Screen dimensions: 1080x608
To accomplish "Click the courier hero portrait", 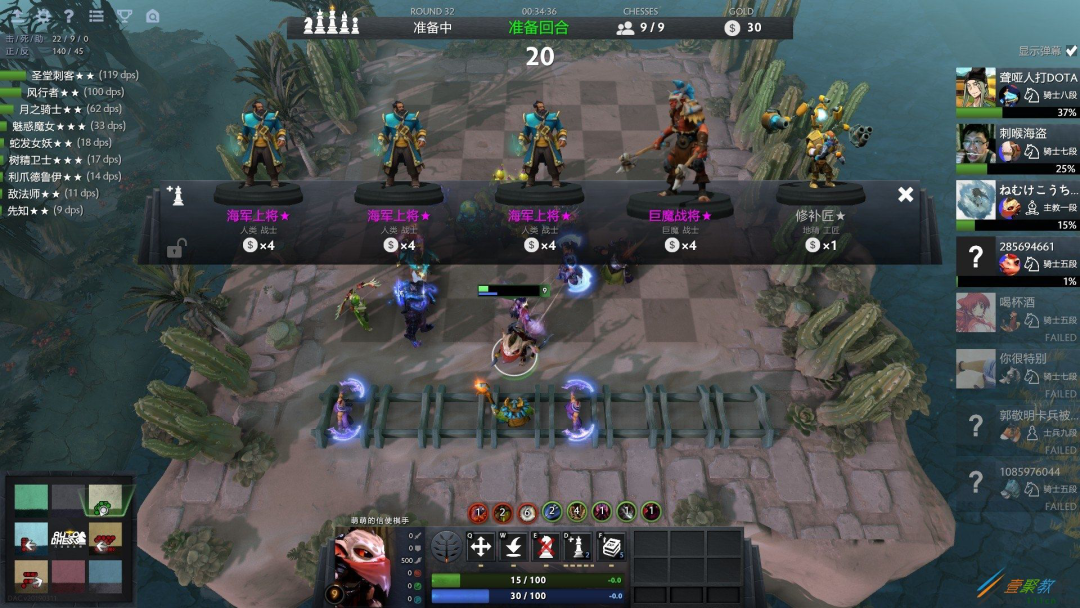I will coord(362,563).
